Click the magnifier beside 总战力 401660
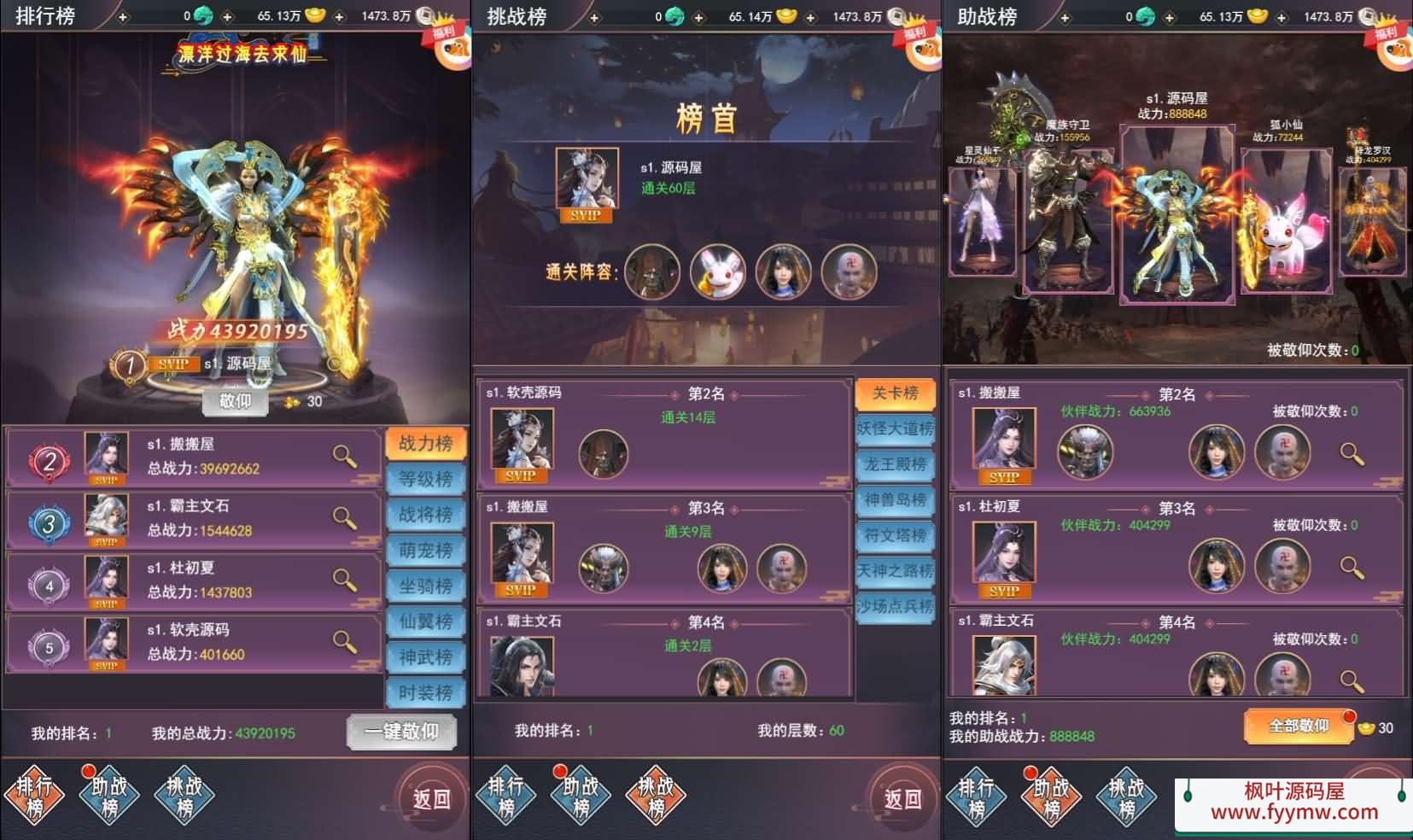Screen dimensions: 1413x840 tap(344, 642)
